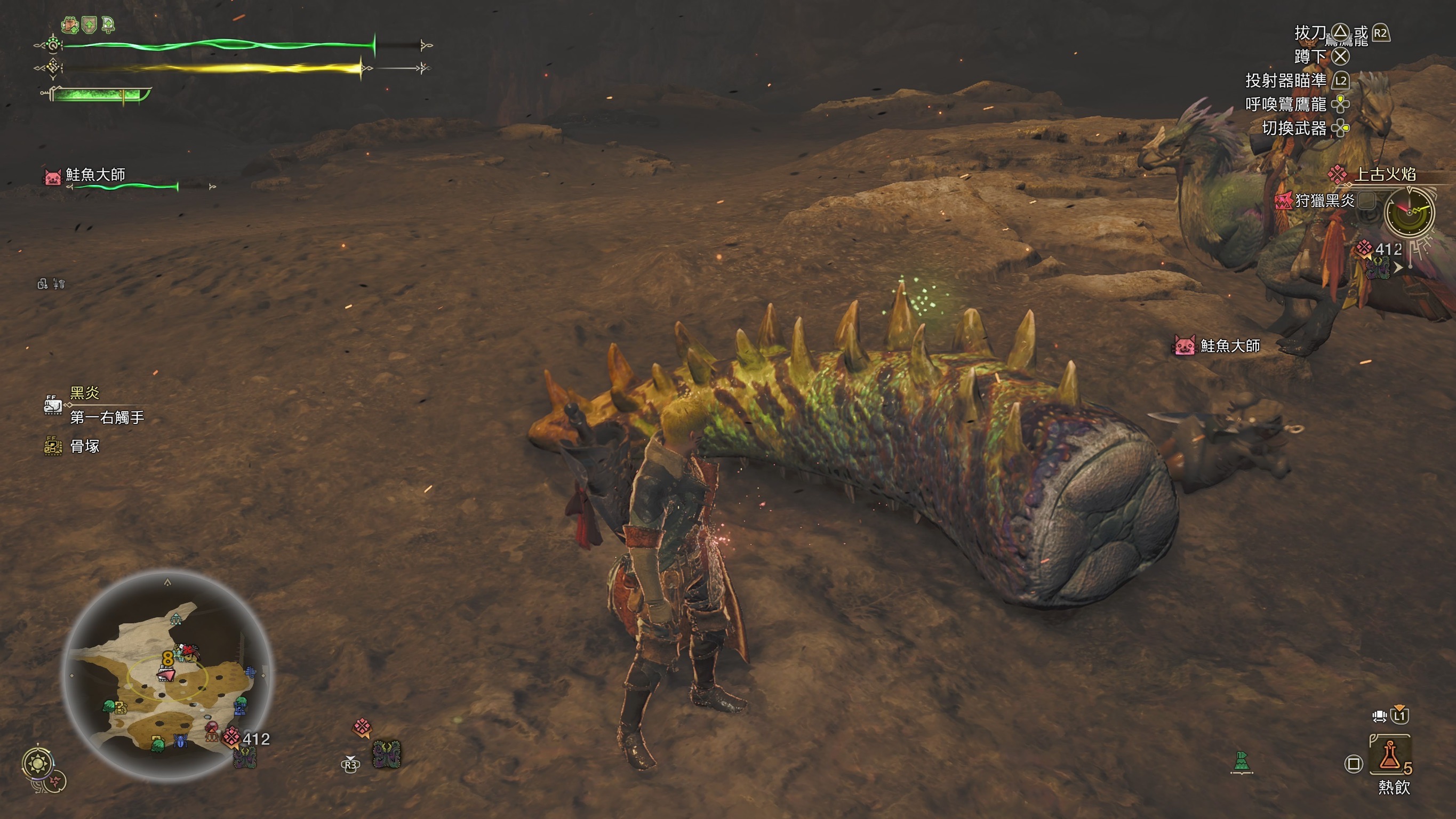Image resolution: width=1456 pixels, height=819 pixels.
Task: Click the green tent icon at bottom
Action: pos(1242,761)
